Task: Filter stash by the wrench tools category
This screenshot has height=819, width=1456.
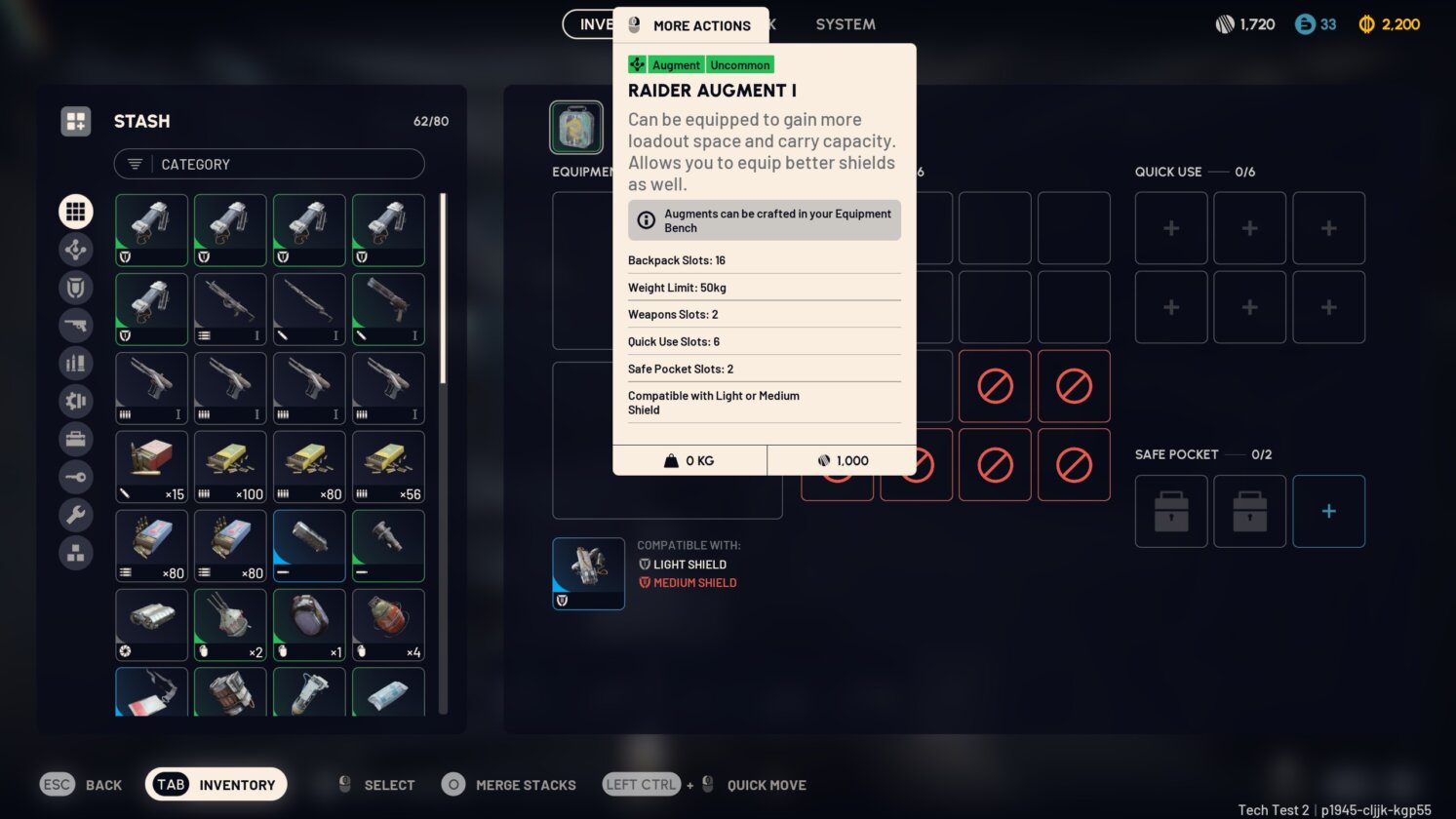Action: (x=76, y=515)
